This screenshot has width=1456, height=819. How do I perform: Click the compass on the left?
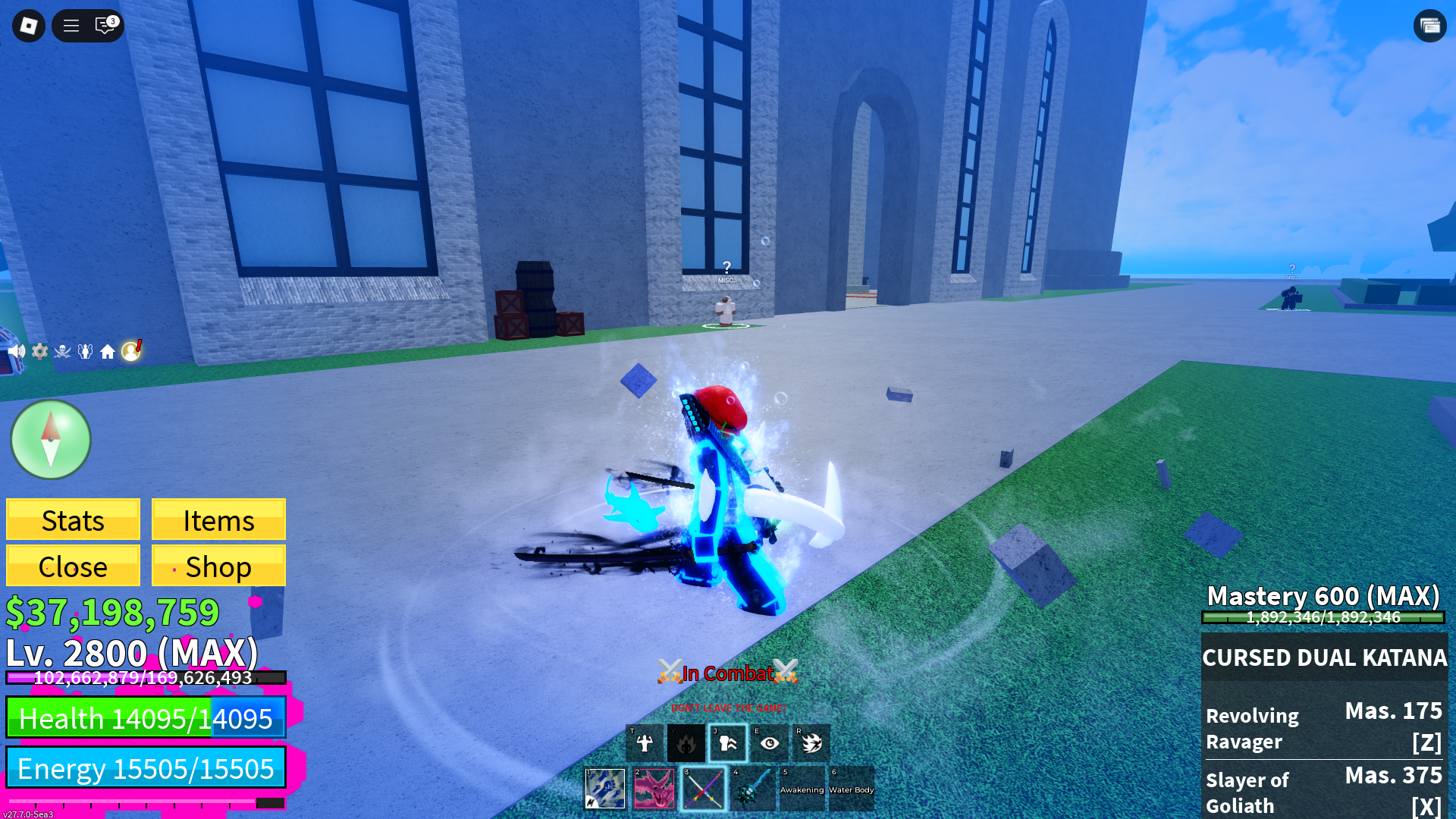tap(51, 440)
